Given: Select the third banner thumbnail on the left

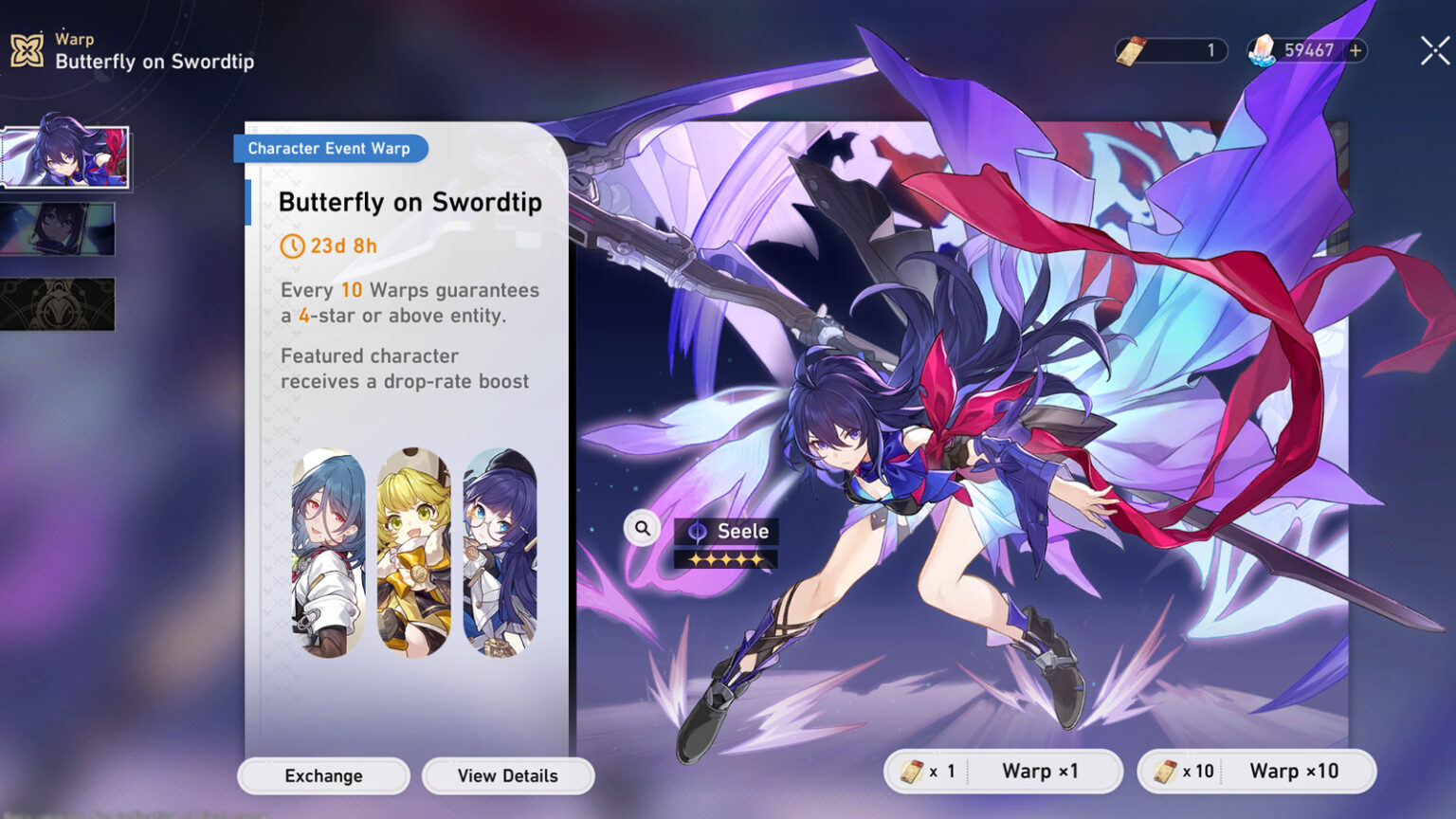Looking at the screenshot, I should (x=57, y=301).
